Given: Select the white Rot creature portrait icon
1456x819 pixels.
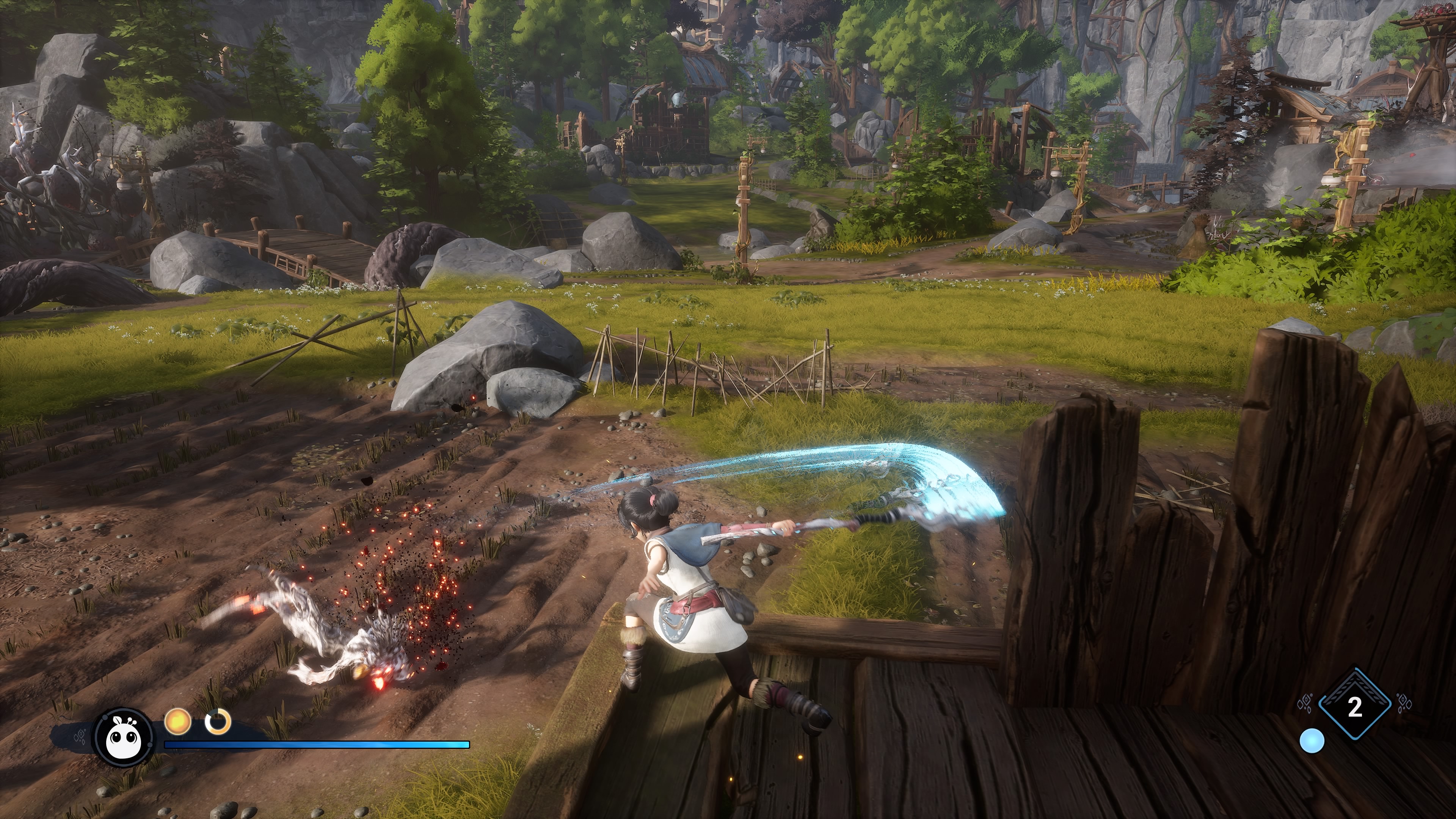Looking at the screenshot, I should point(124,736).
